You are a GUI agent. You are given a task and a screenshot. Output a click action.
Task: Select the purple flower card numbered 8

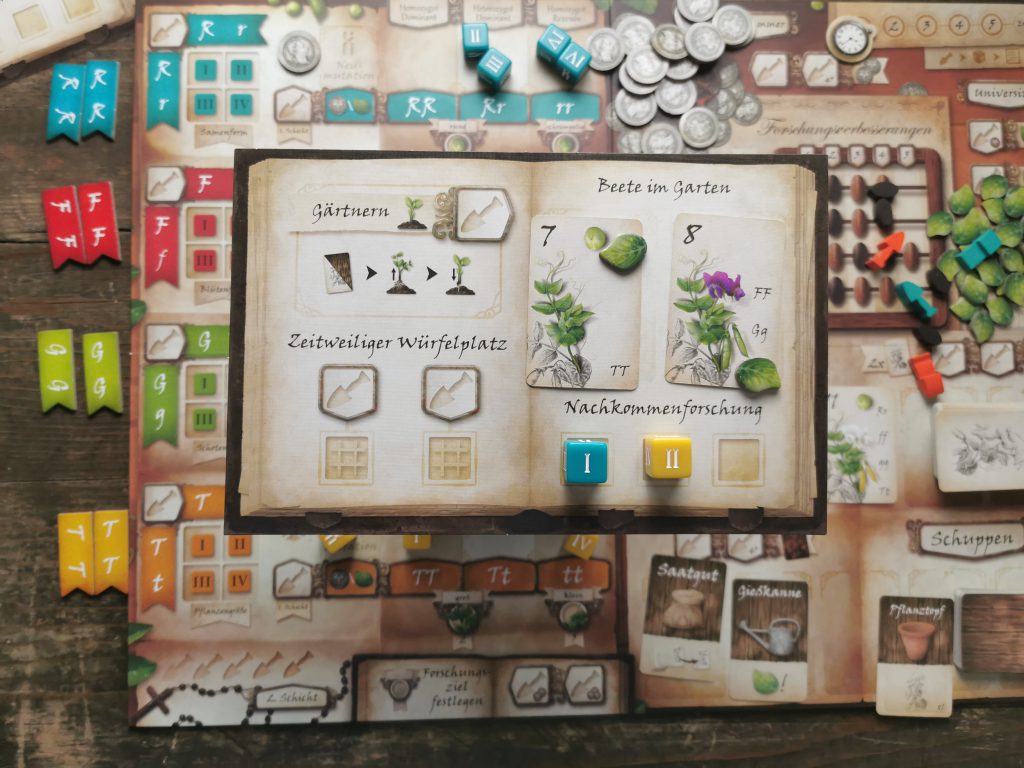[724, 302]
